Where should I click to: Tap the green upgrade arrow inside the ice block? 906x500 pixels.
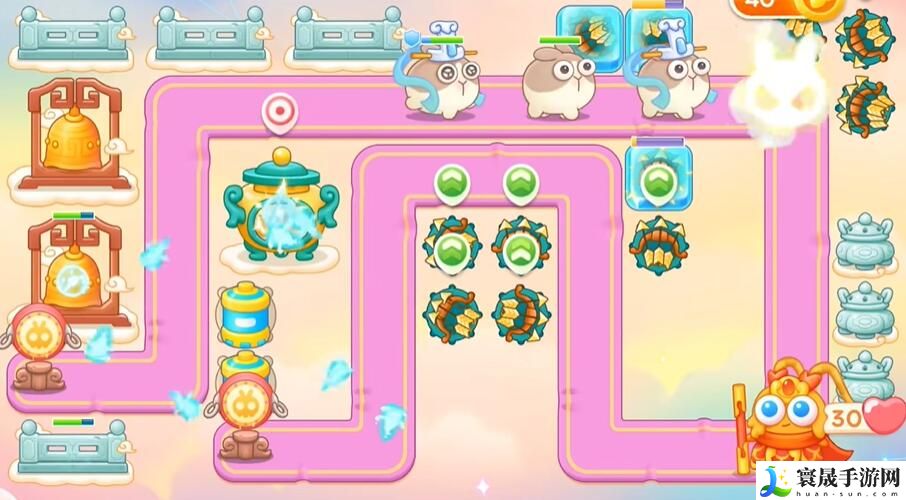pos(656,181)
